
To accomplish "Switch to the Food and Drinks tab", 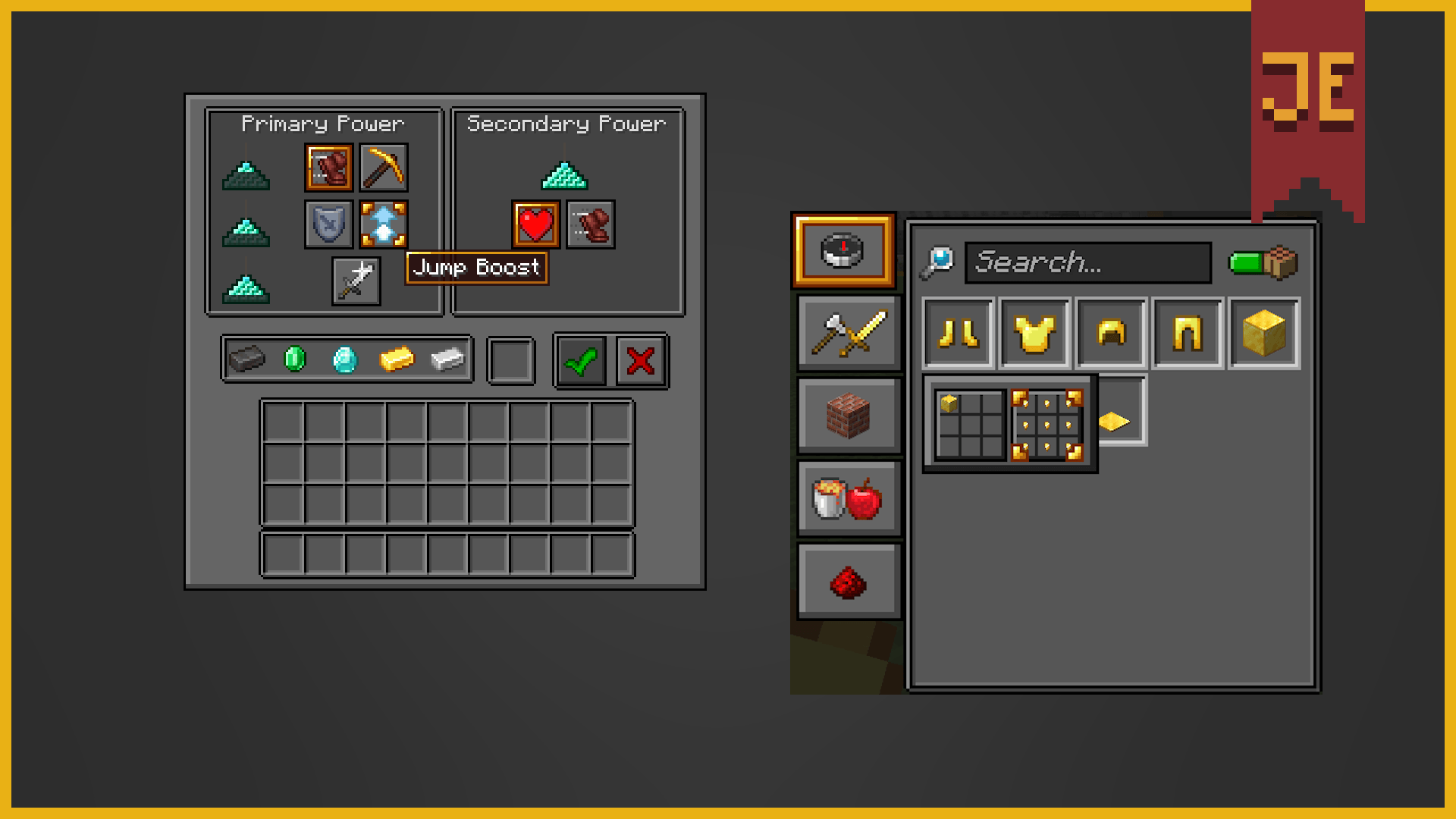I will 848,497.
